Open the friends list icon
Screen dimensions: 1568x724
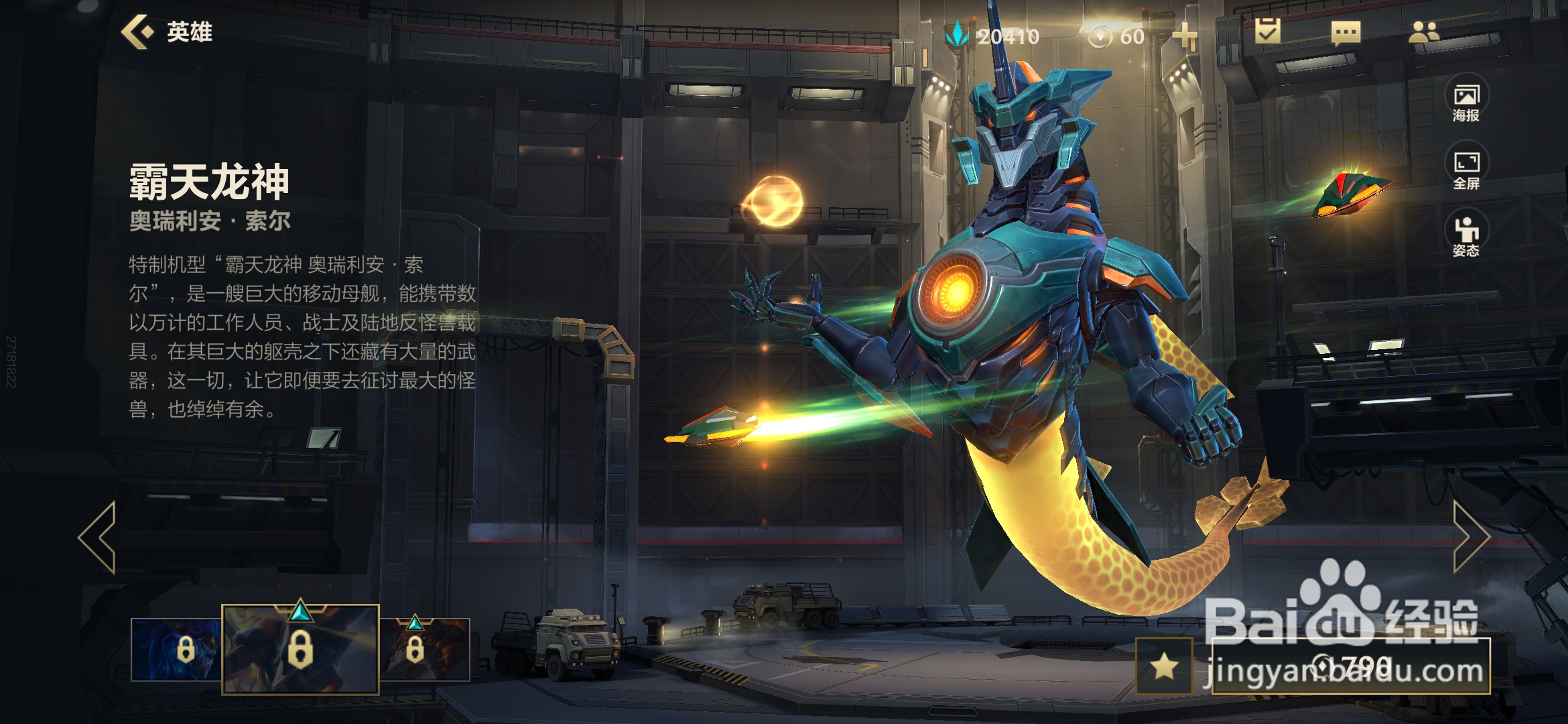tap(1423, 32)
